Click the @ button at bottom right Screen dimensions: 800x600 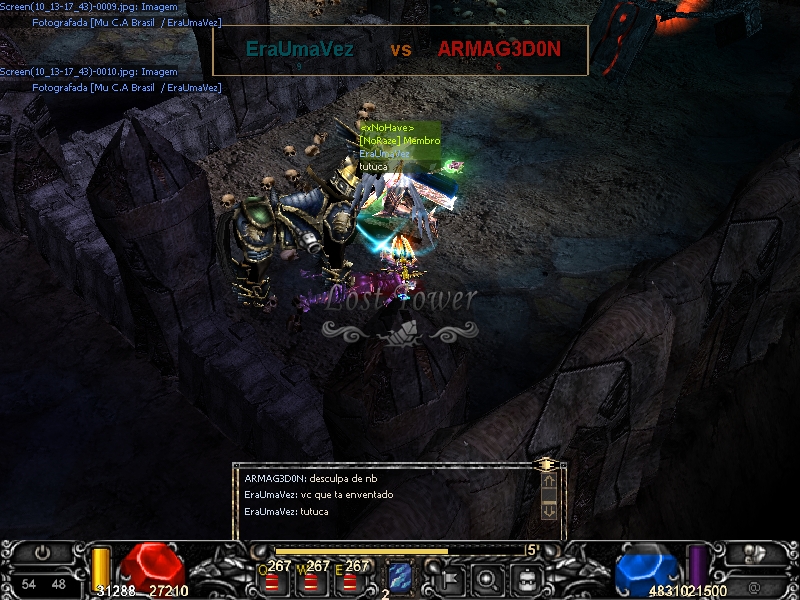tap(753, 584)
